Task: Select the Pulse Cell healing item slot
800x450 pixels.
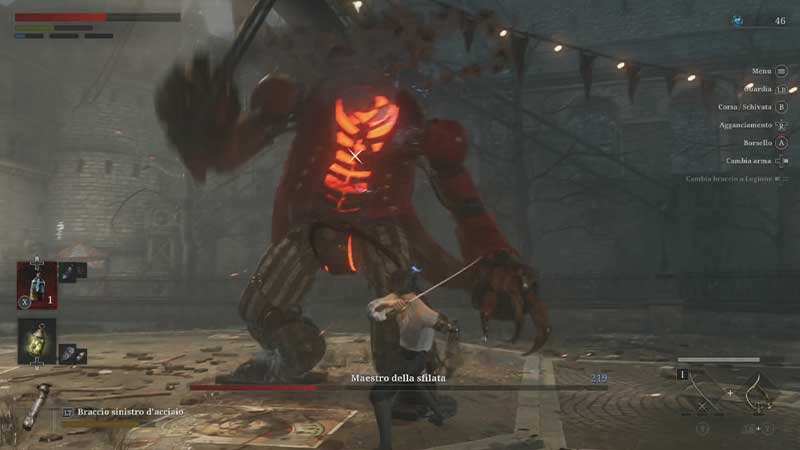Action: 36,283
